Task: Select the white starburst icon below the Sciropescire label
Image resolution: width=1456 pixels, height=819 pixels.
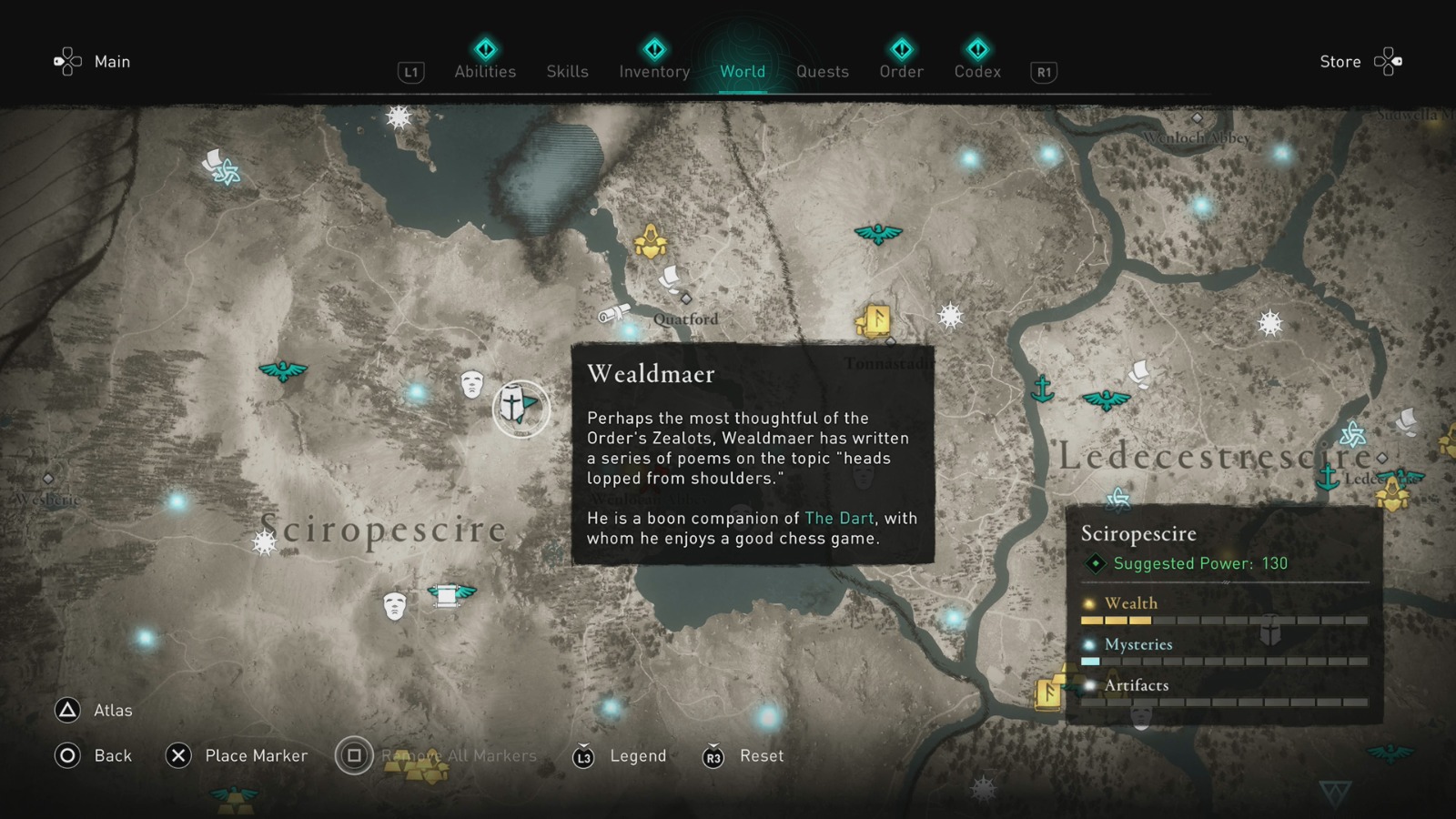Action: tap(263, 542)
